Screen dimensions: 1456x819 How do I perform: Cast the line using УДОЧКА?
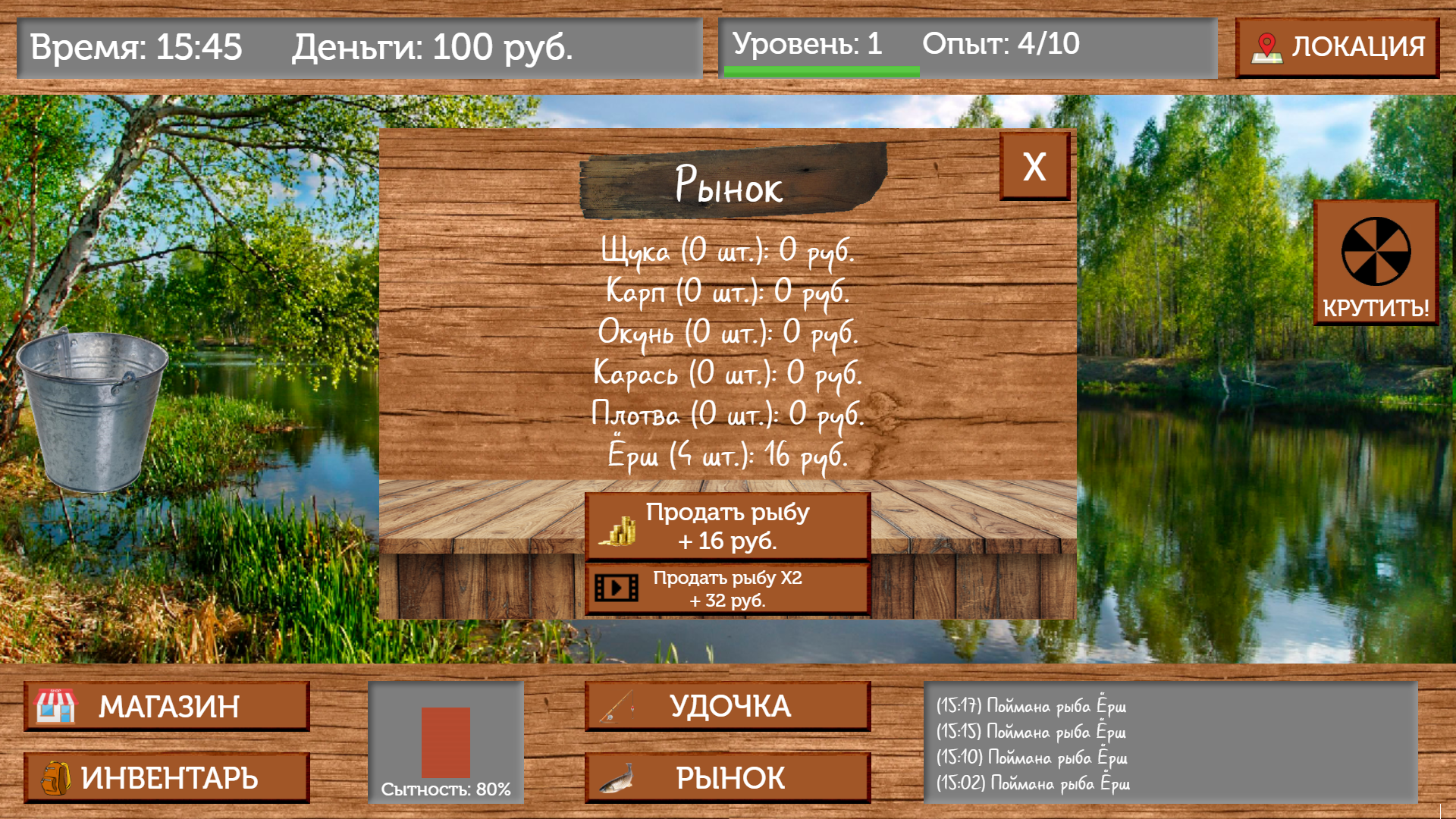726,706
